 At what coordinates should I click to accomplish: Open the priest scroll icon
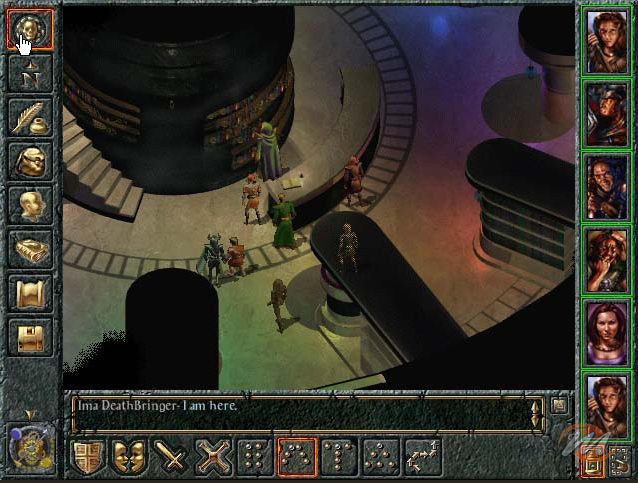pyautogui.click(x=29, y=293)
